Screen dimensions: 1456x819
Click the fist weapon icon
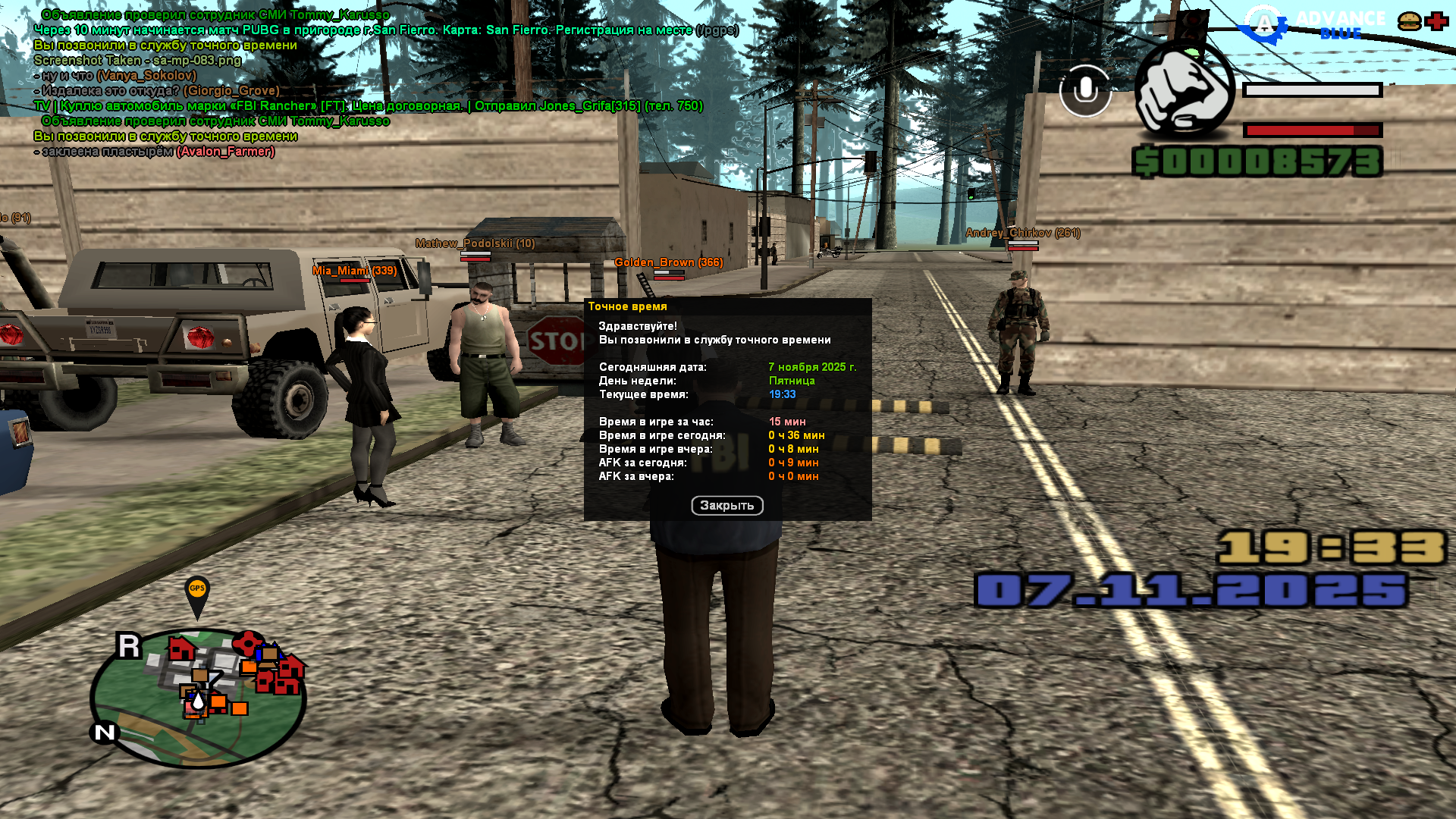coord(1184,91)
